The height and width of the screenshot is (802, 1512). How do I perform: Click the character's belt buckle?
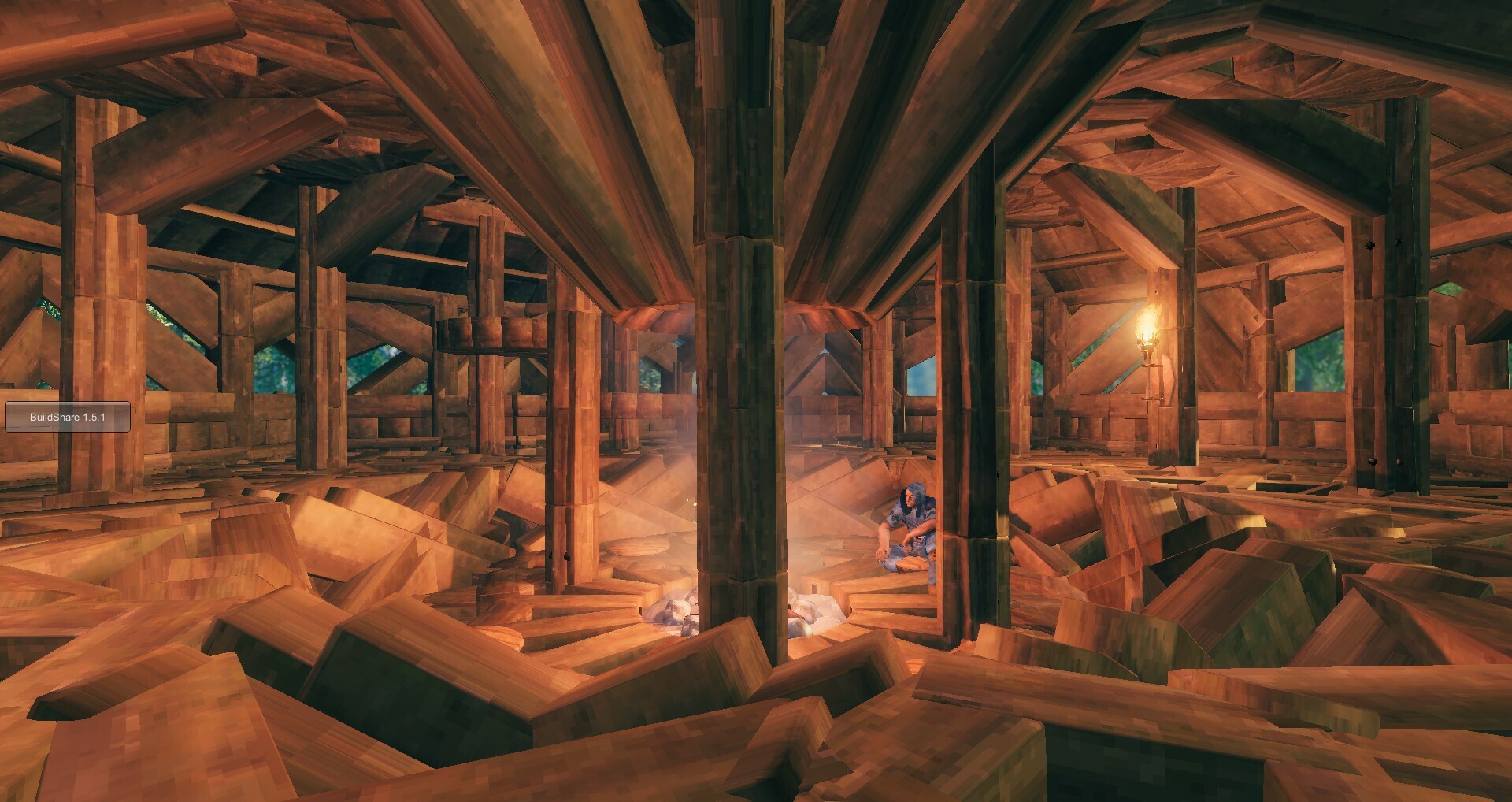[x=919, y=537]
